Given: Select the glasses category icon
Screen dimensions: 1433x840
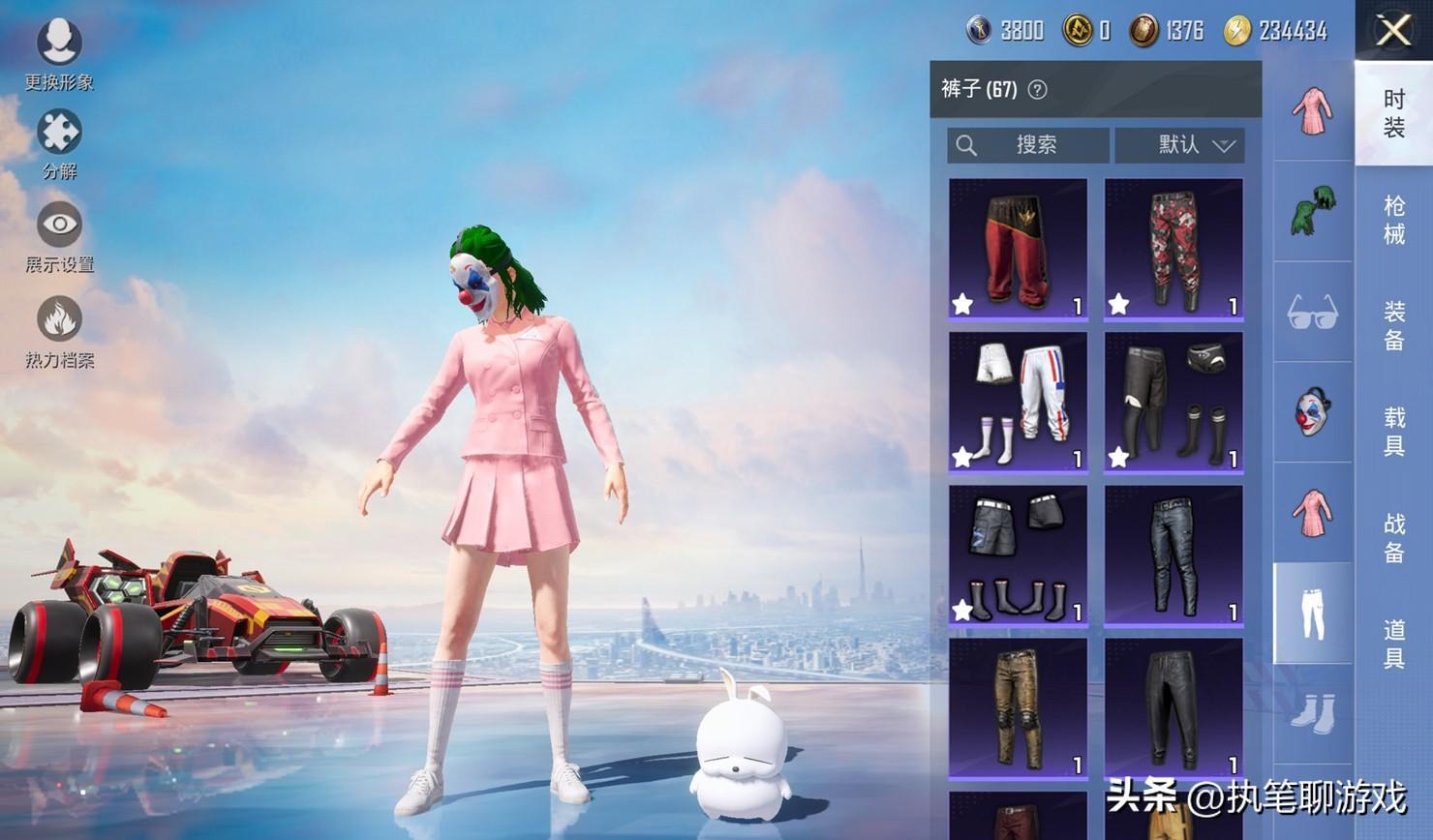Looking at the screenshot, I should (x=1312, y=312).
